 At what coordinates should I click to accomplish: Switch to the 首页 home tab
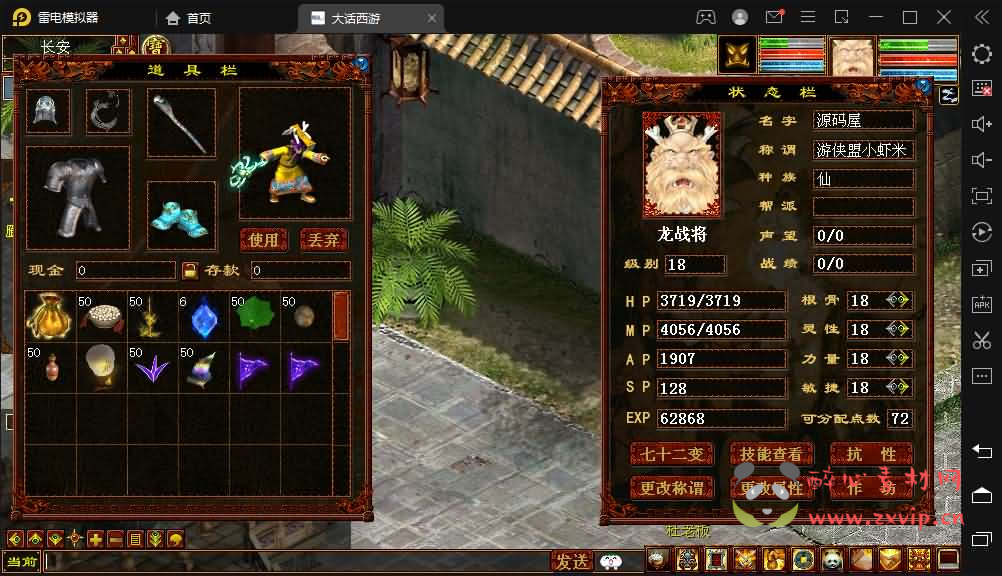[x=189, y=18]
